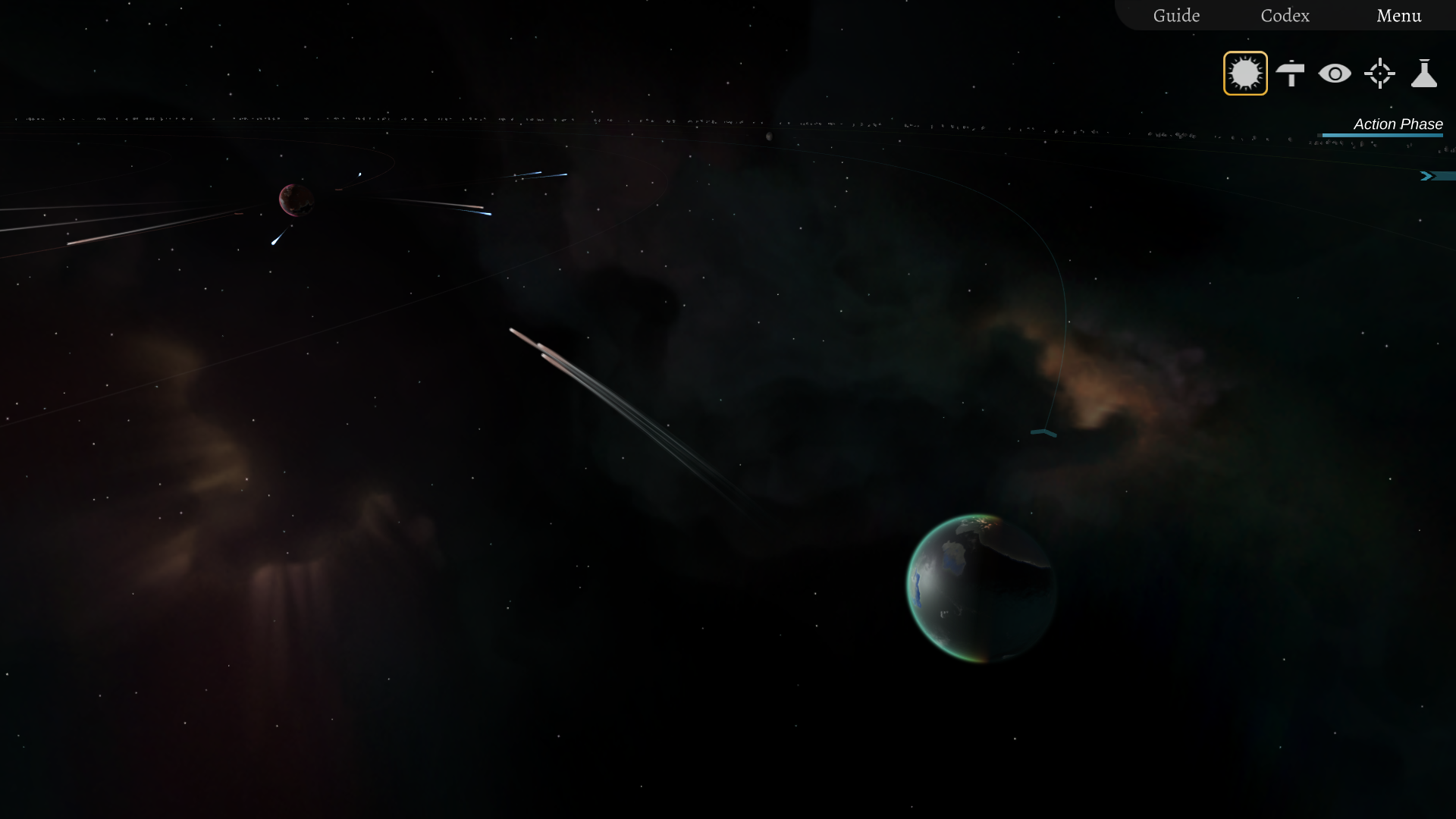Open the Guide
The image size is (1456, 819).
pos(1176,15)
